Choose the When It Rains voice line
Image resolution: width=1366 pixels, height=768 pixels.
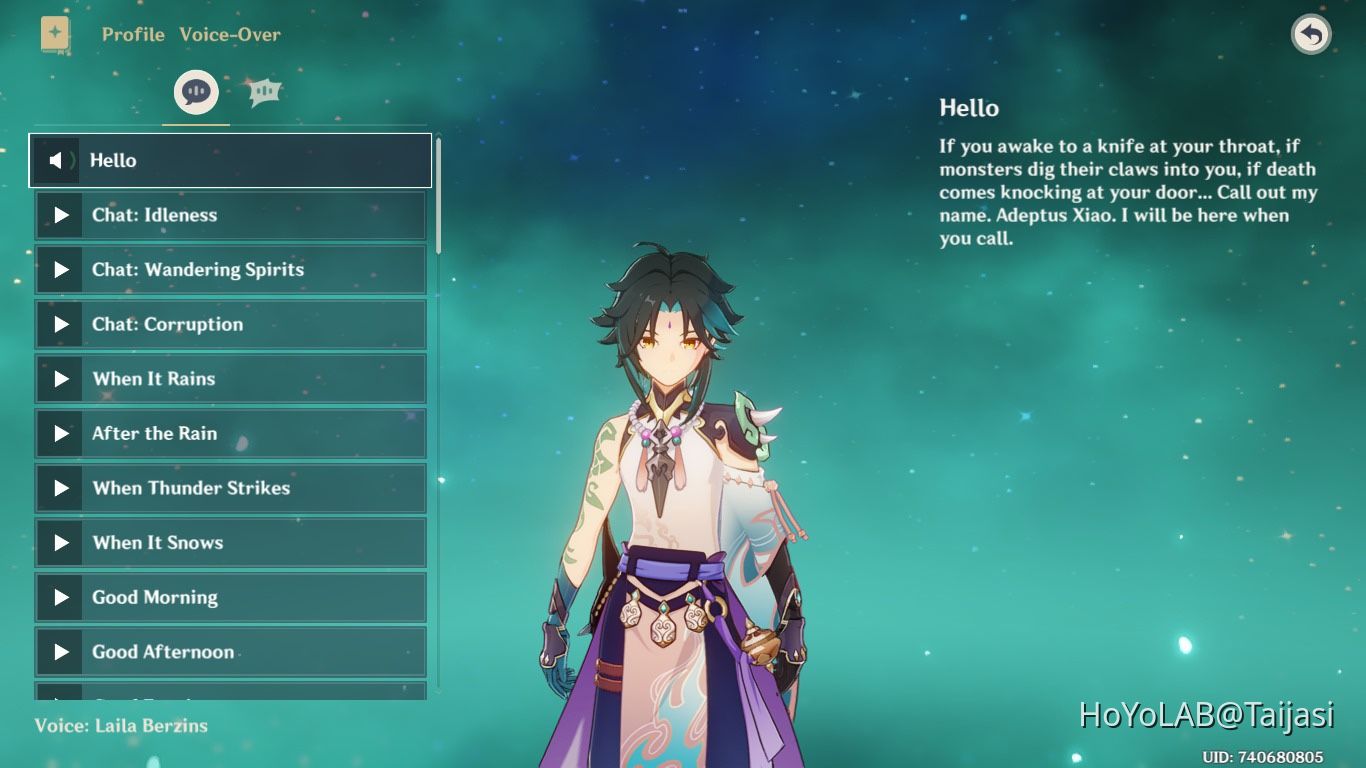(230, 379)
